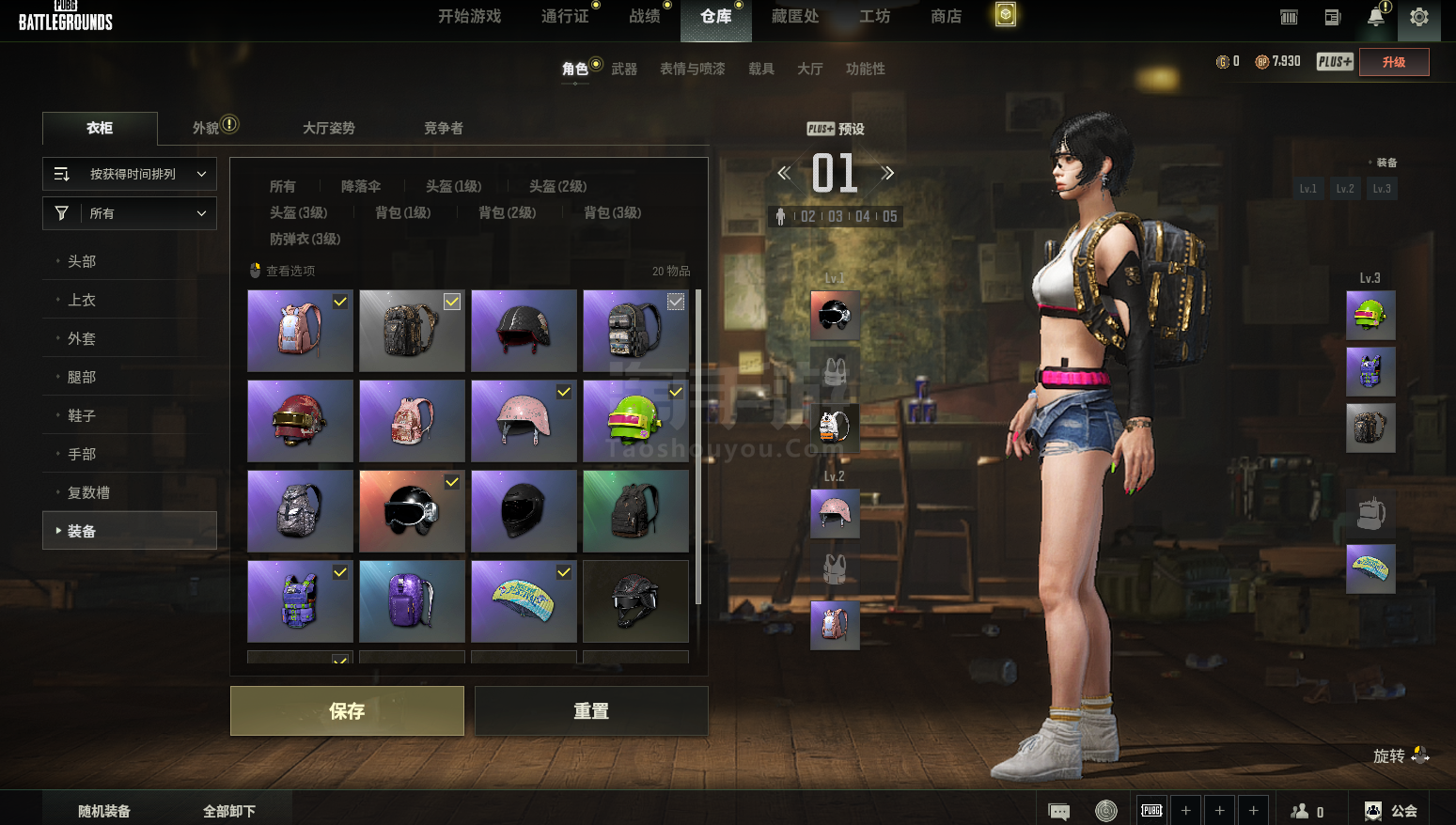Viewport: 1456px width, 825px height.
Task: Choose the purple sequin backpack item
Action: (412, 601)
